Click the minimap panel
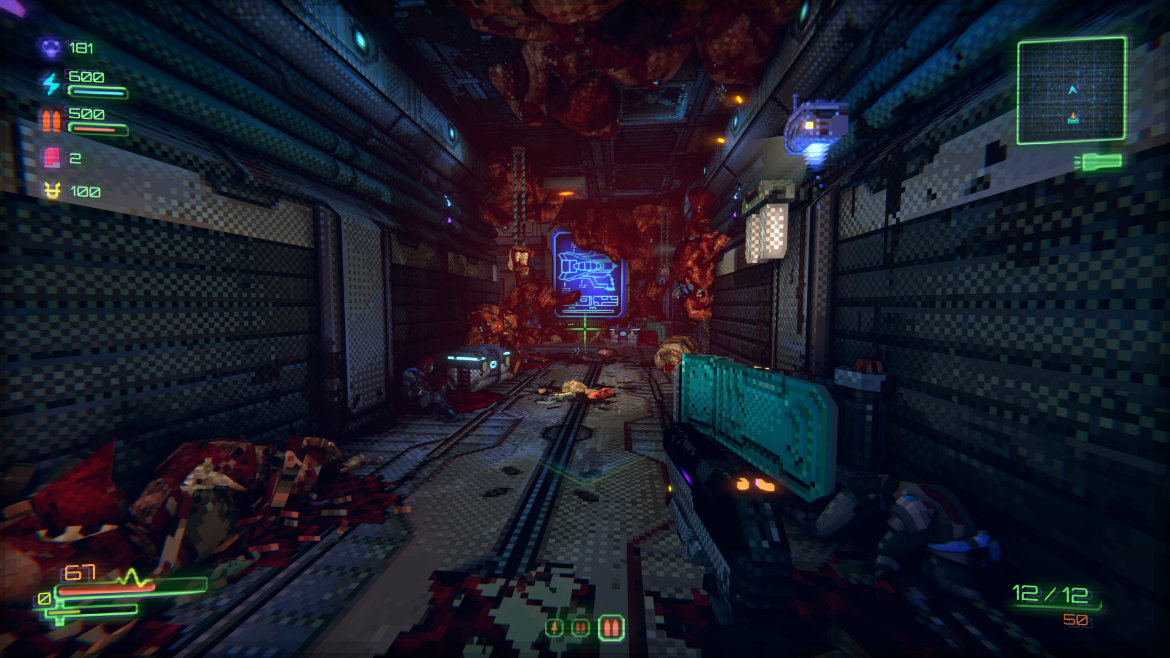The image size is (1170, 658). (1071, 90)
